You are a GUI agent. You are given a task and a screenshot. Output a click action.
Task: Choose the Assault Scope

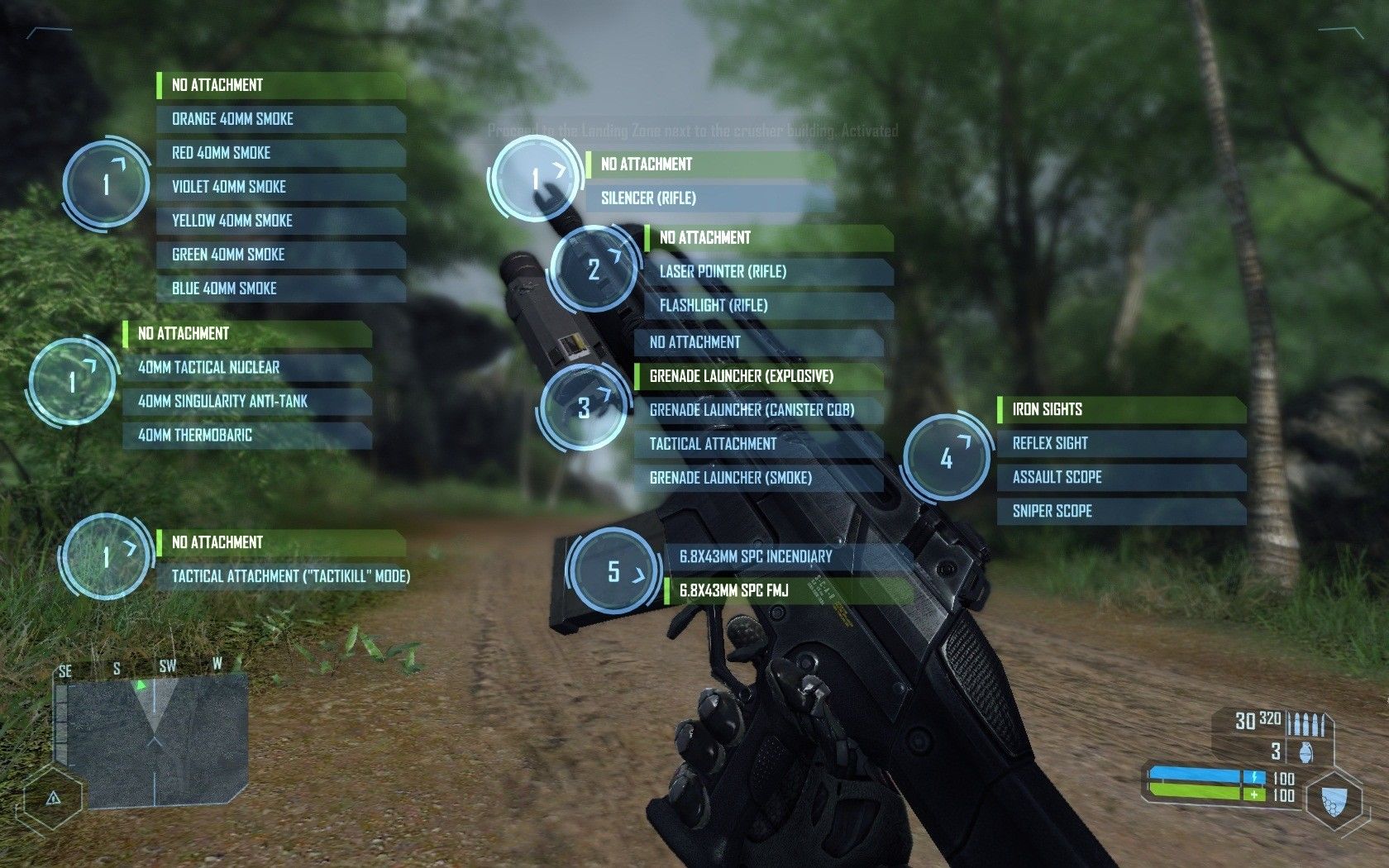point(1121,478)
